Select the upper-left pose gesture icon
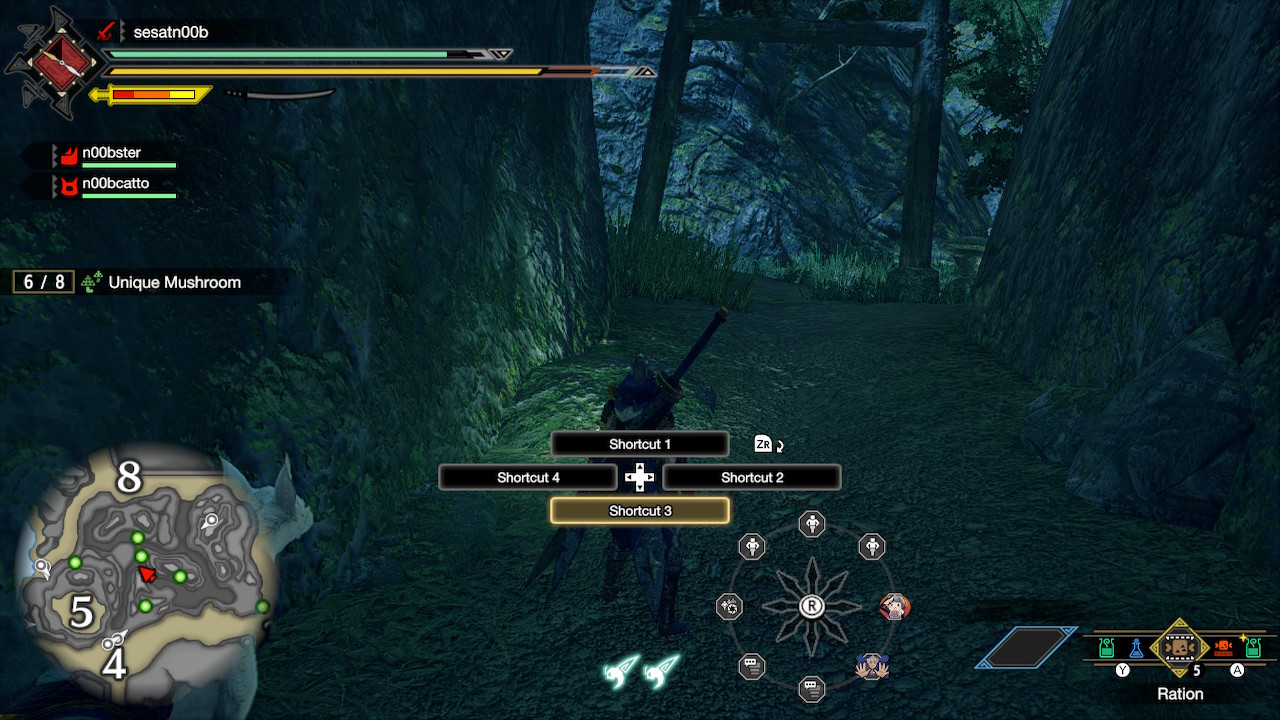Screen dimensions: 1280x720 (752, 546)
